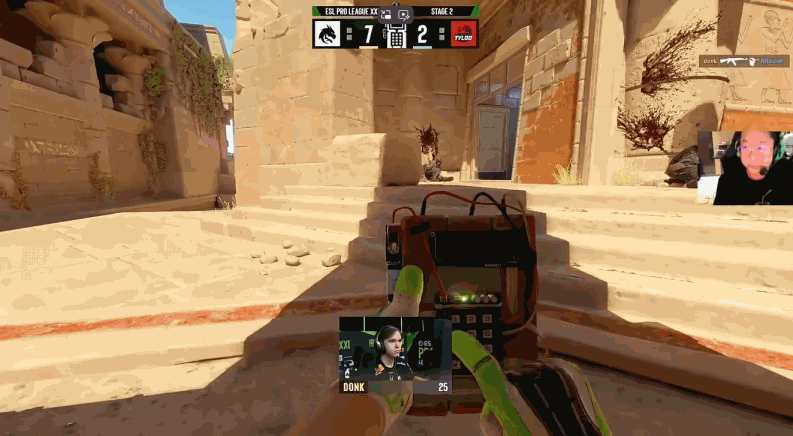The image size is (793, 436).
Task: Click the swap-window overlay button above the scoreboard
Action: pyautogui.click(x=386, y=14)
